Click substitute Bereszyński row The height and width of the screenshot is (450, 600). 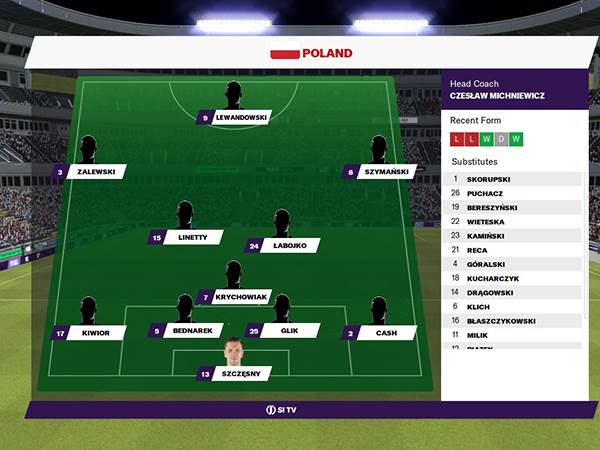pos(513,207)
